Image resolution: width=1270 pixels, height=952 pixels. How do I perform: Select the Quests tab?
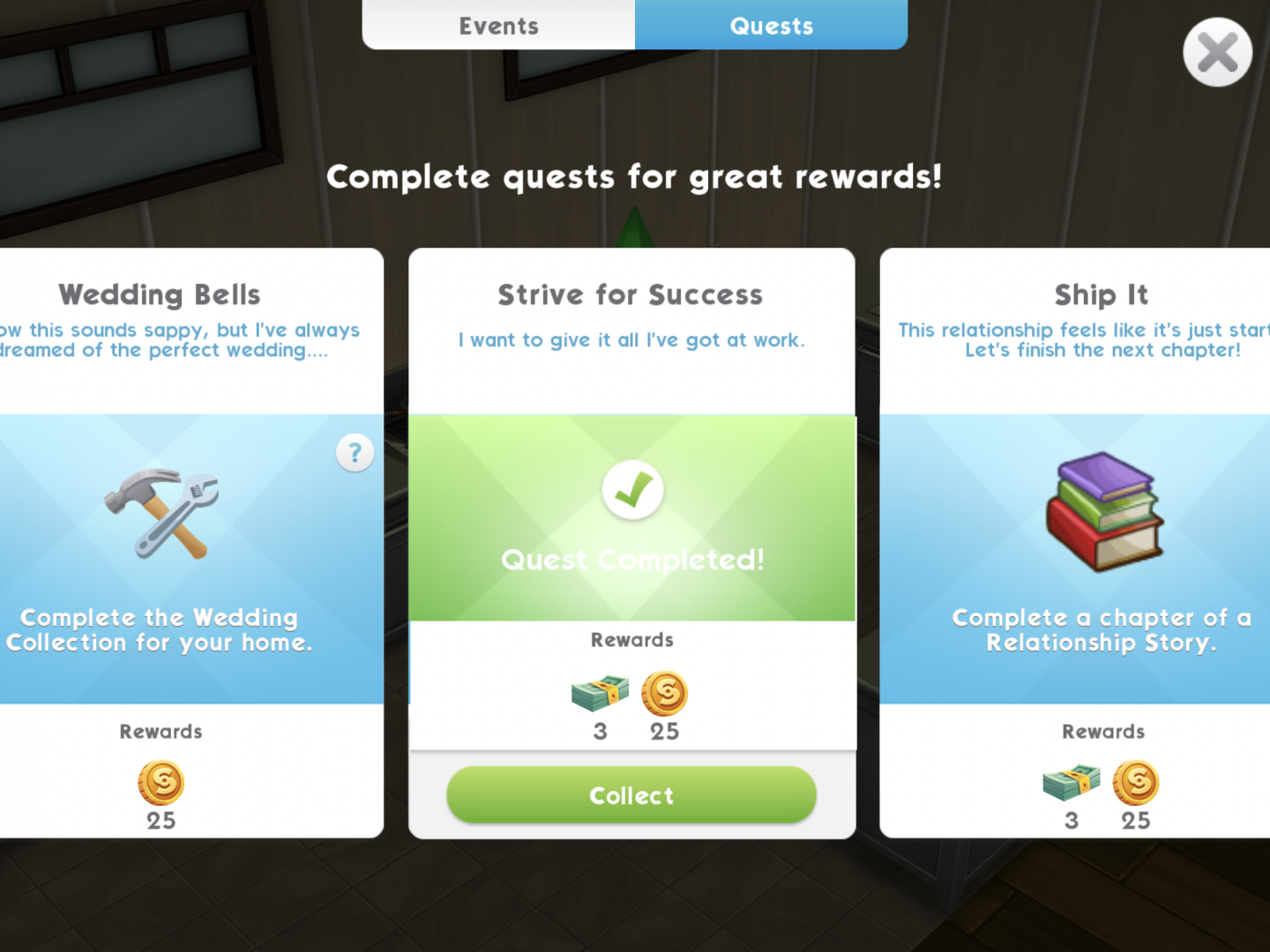click(771, 26)
